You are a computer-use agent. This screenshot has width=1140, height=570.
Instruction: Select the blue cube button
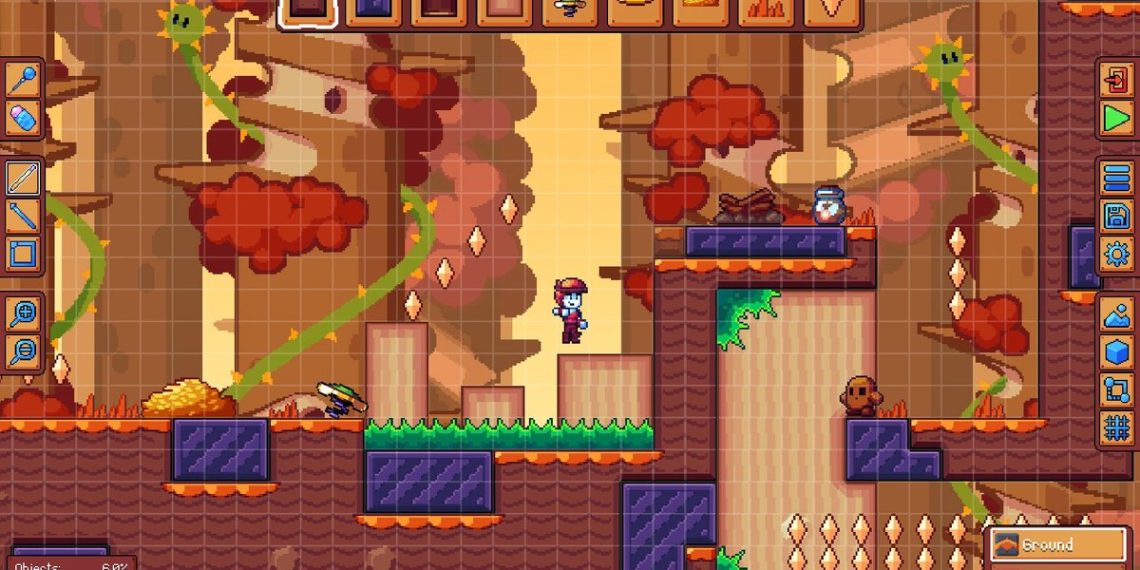1116,352
